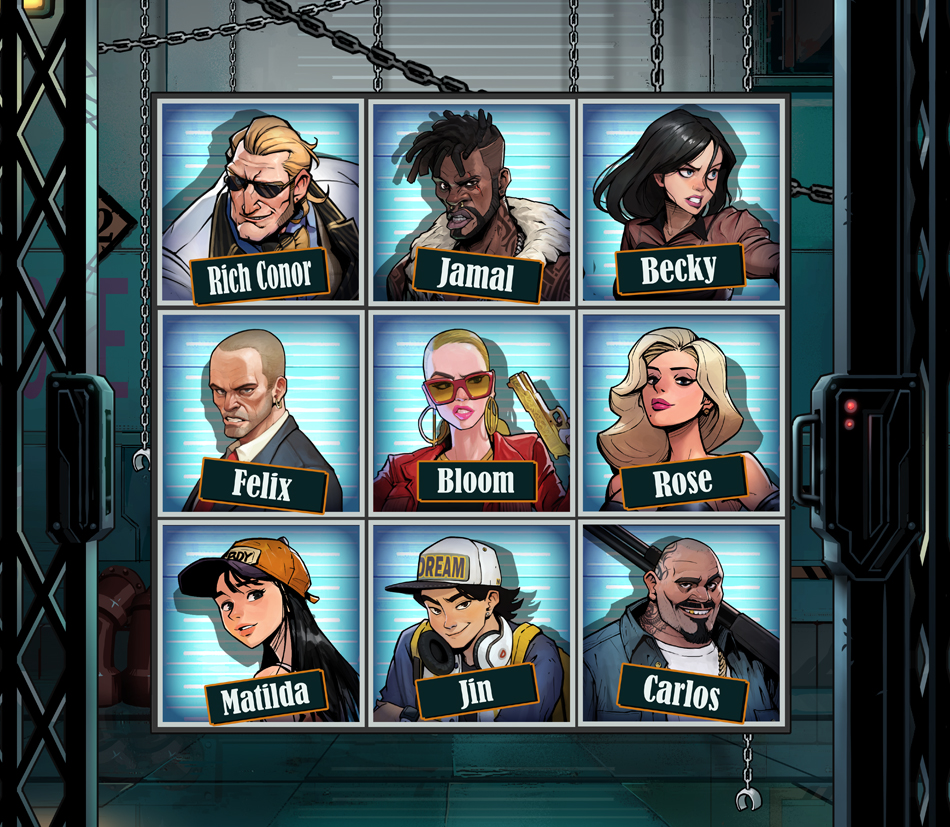Click on Rose's portrait tile
950x827 pixels.
(681, 412)
